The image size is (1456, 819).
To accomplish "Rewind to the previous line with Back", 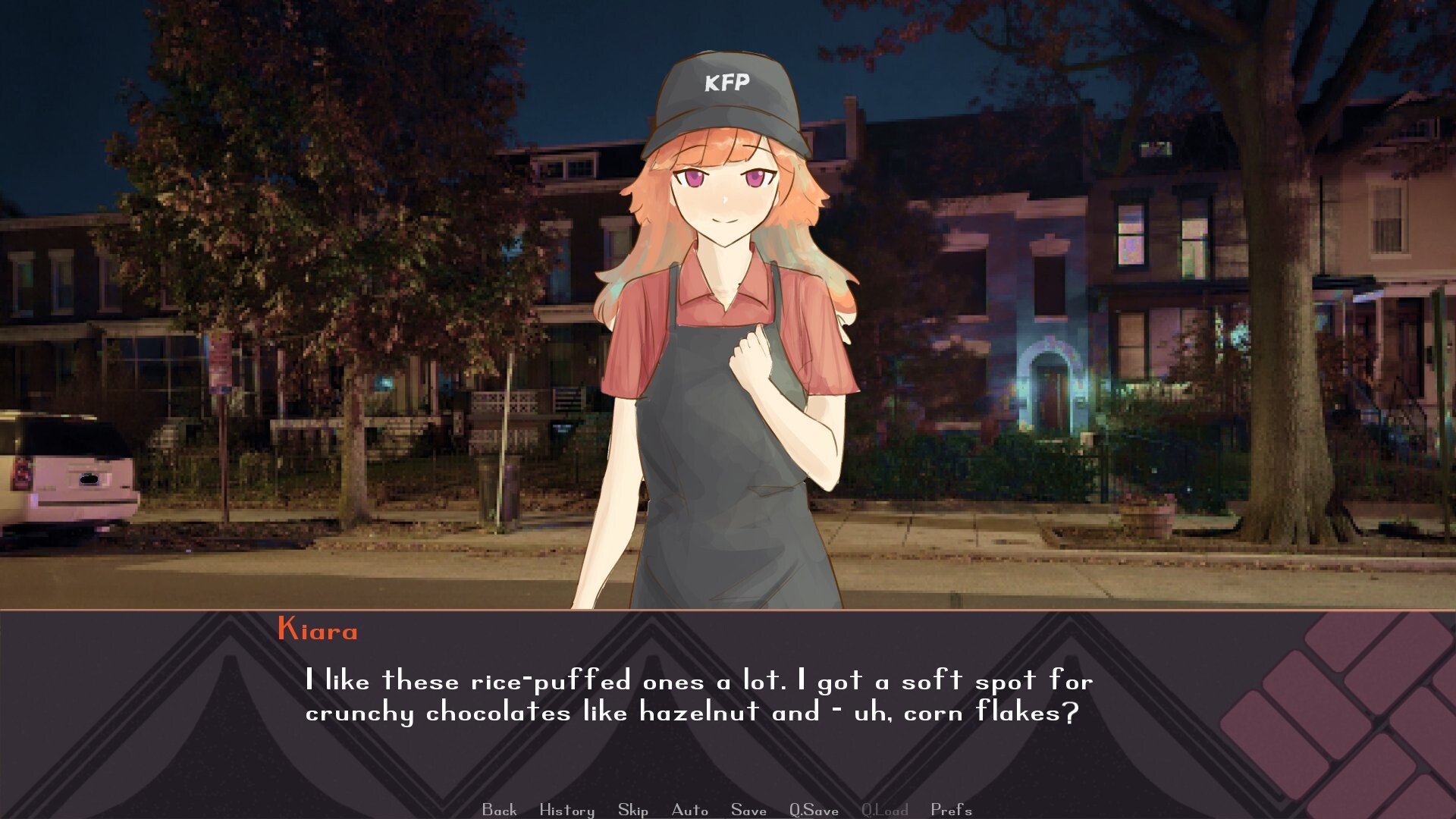I will (x=498, y=810).
